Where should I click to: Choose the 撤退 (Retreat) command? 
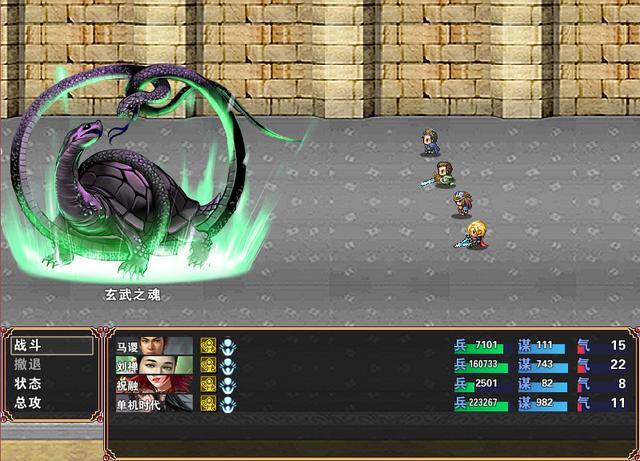(28, 365)
